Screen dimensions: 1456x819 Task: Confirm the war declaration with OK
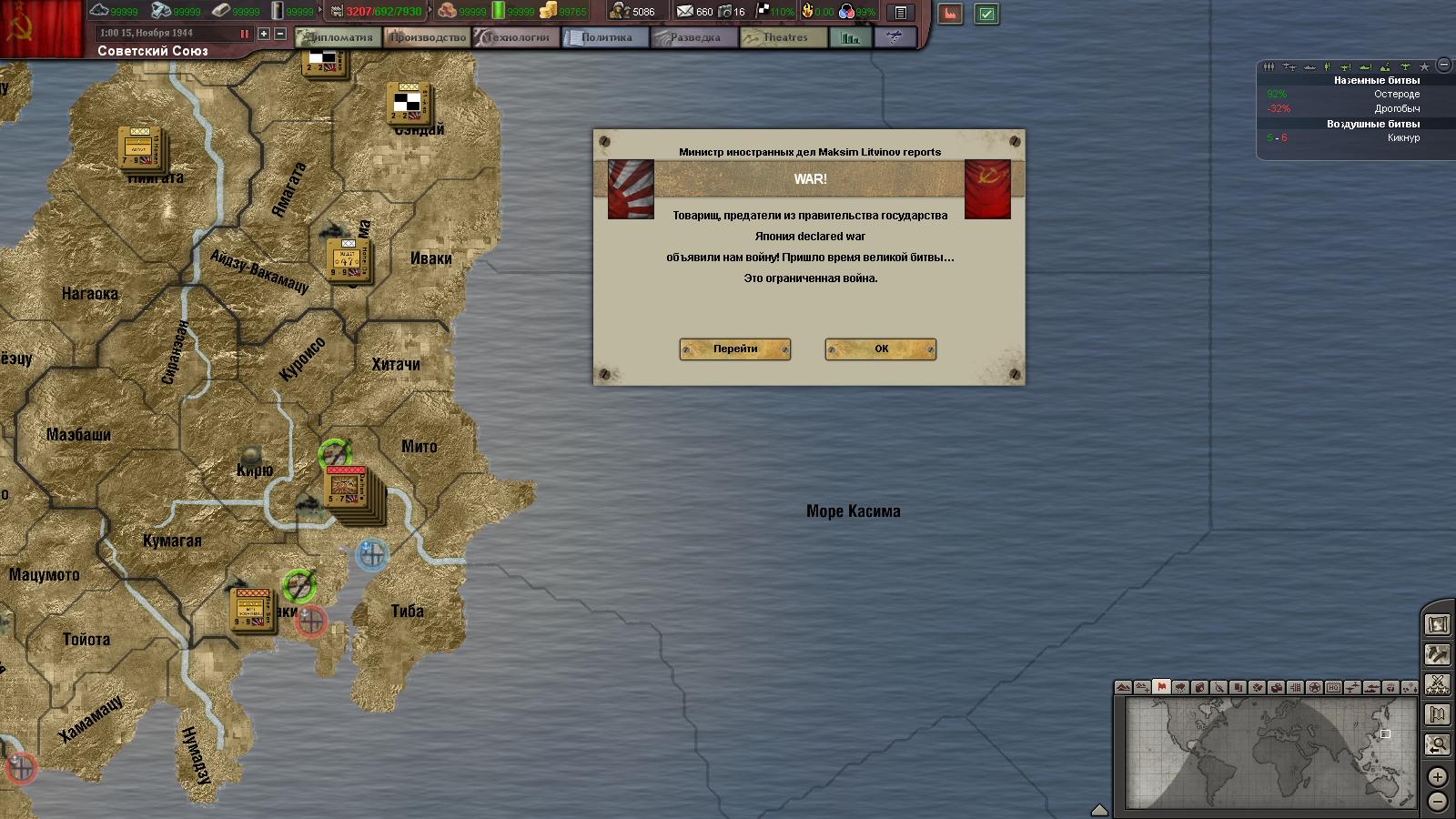point(880,349)
